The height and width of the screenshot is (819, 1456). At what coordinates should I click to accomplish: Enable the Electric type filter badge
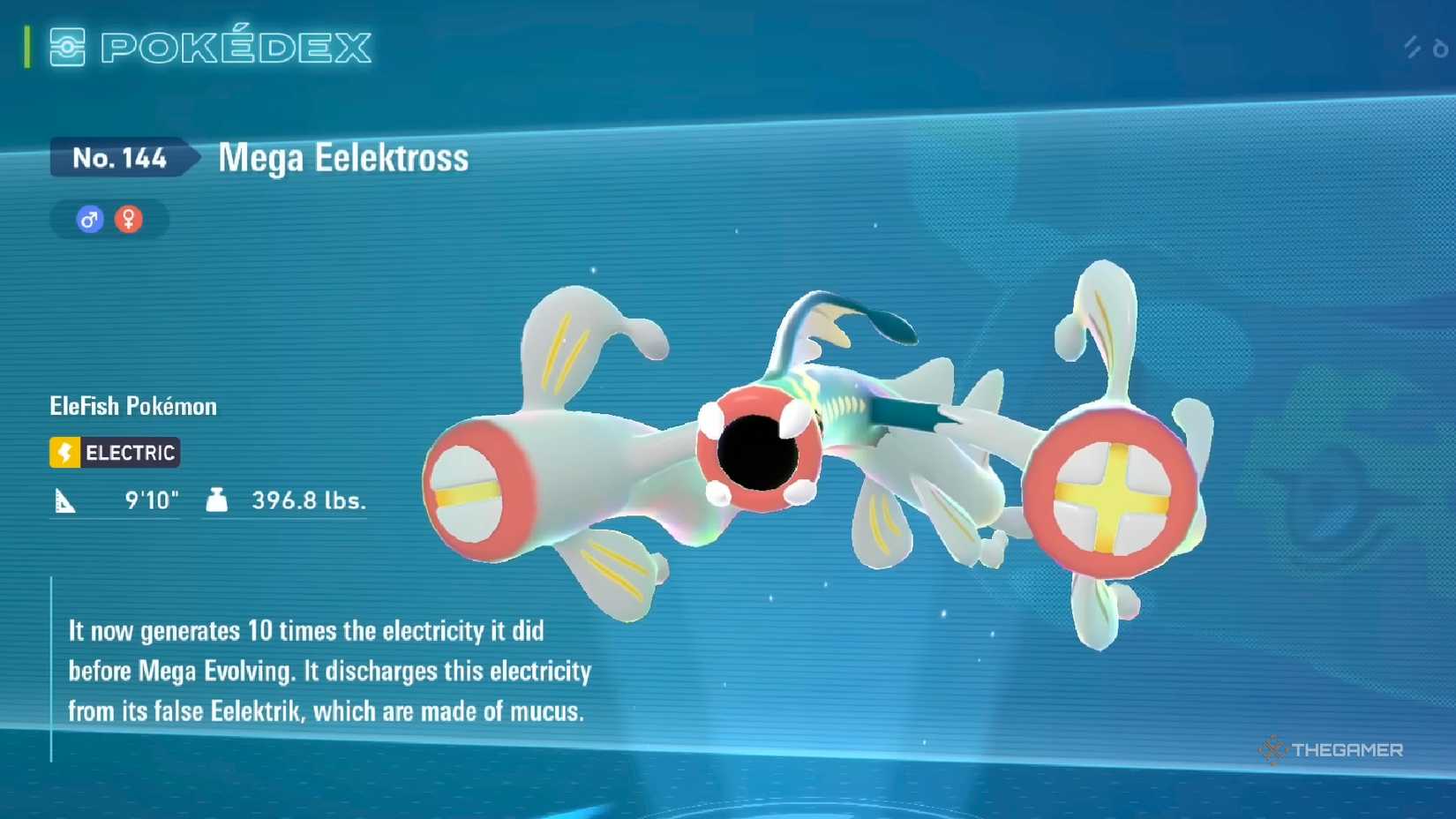[x=114, y=453]
